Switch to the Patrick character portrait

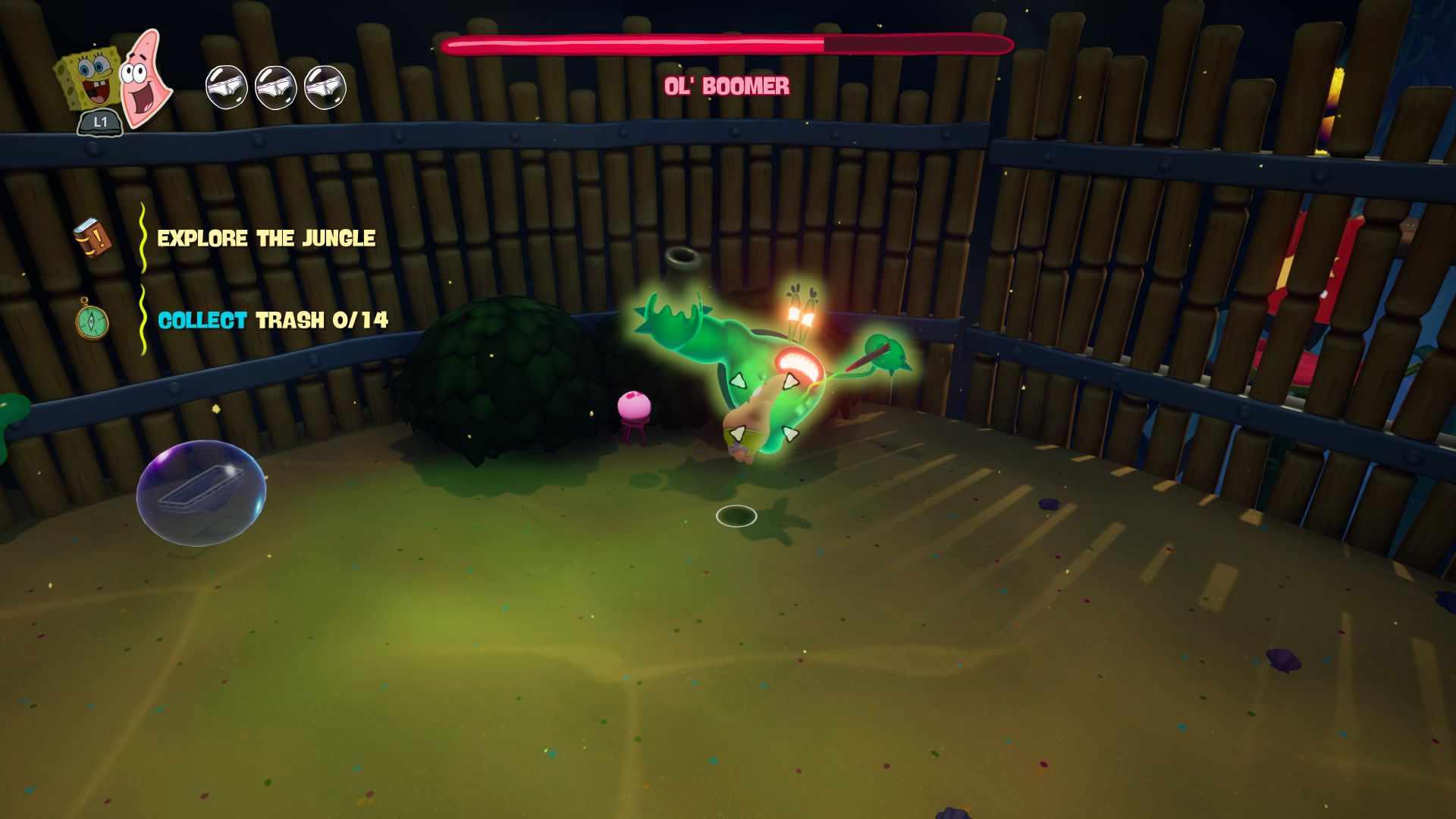[x=144, y=77]
